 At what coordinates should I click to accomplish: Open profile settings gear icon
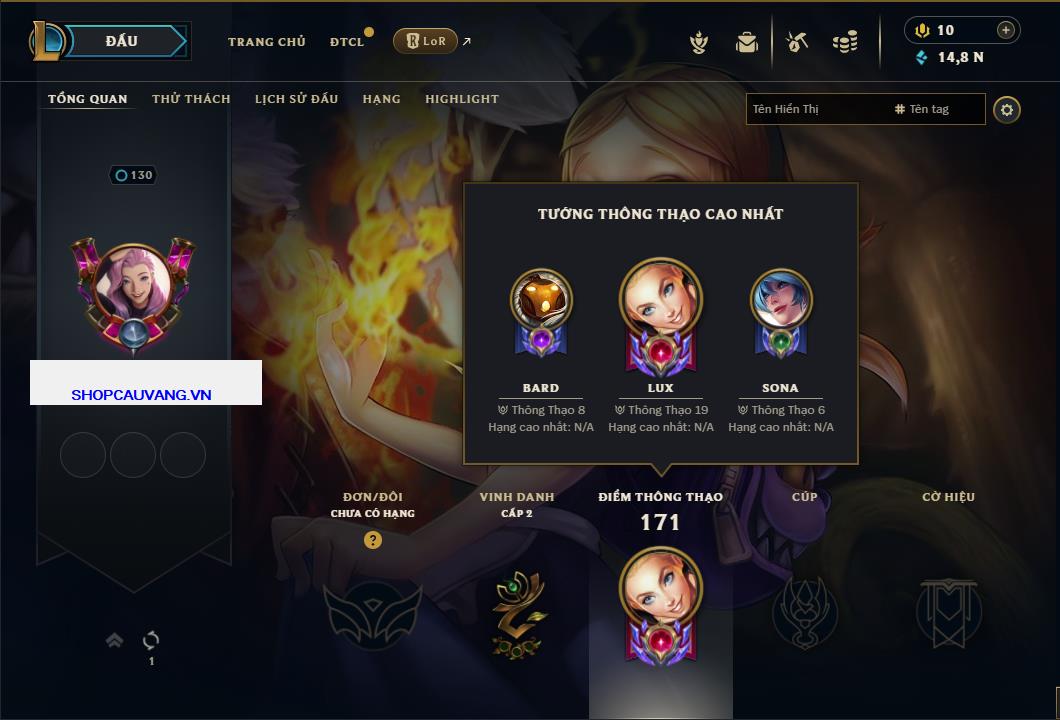tap(1007, 109)
